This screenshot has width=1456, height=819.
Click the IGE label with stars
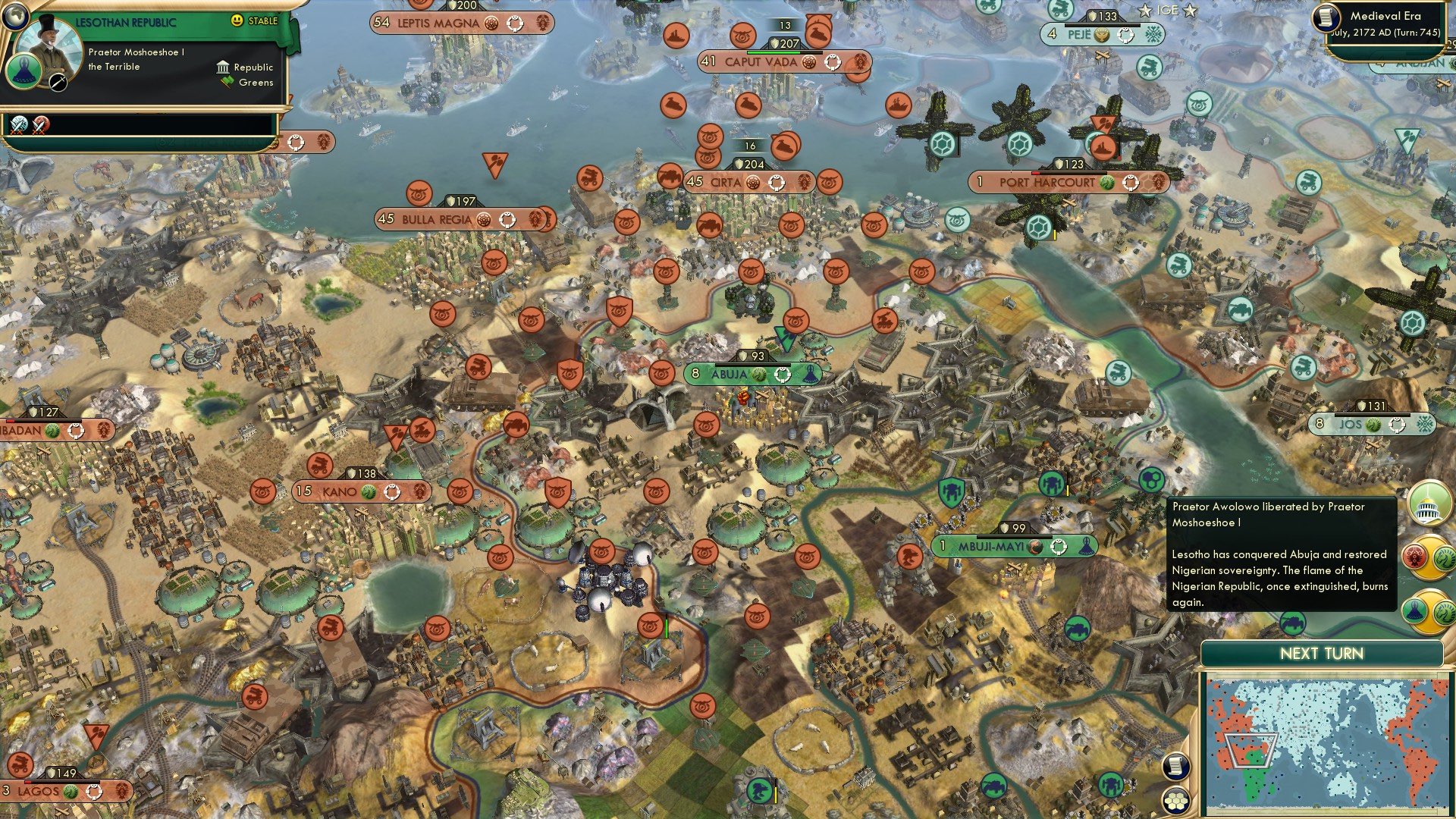(1166, 11)
